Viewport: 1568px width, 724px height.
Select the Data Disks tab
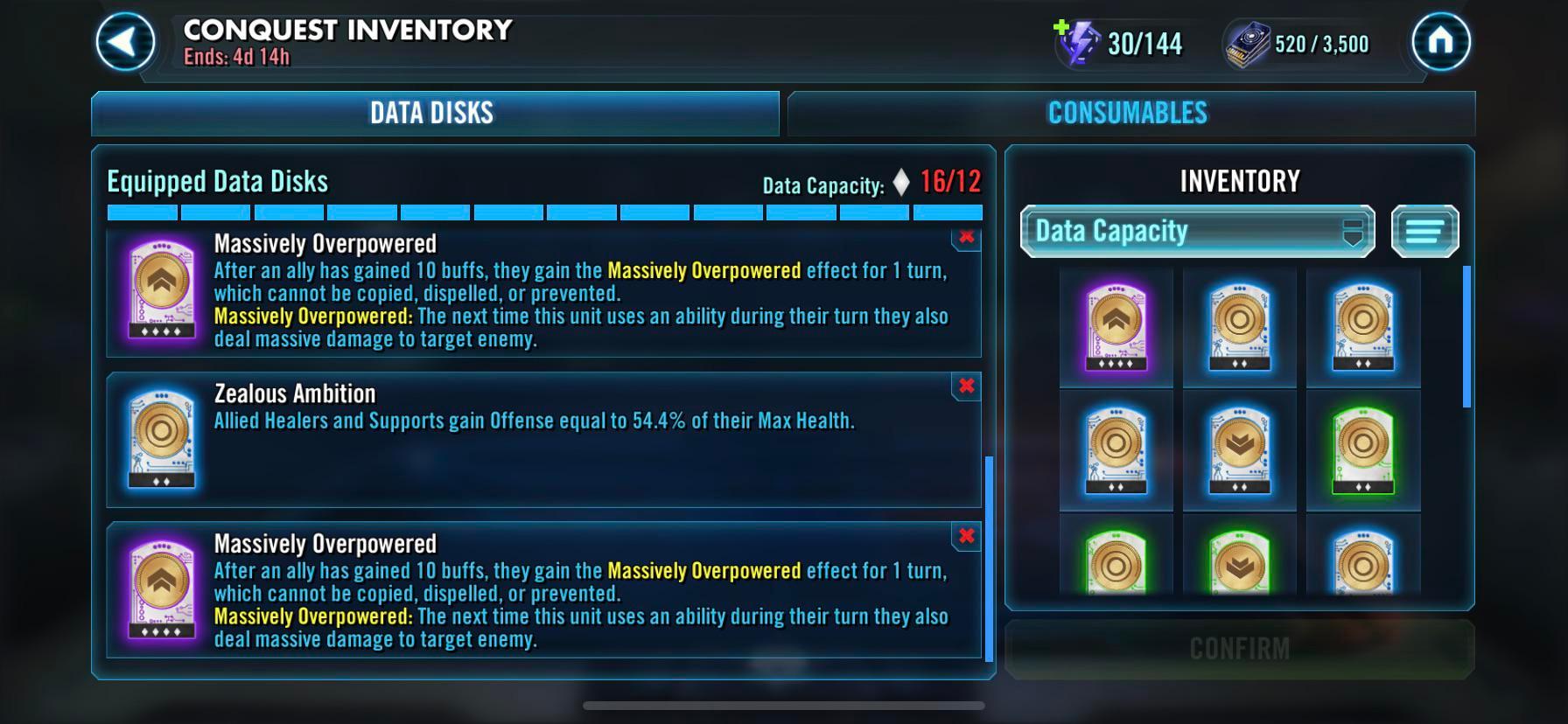(432, 112)
